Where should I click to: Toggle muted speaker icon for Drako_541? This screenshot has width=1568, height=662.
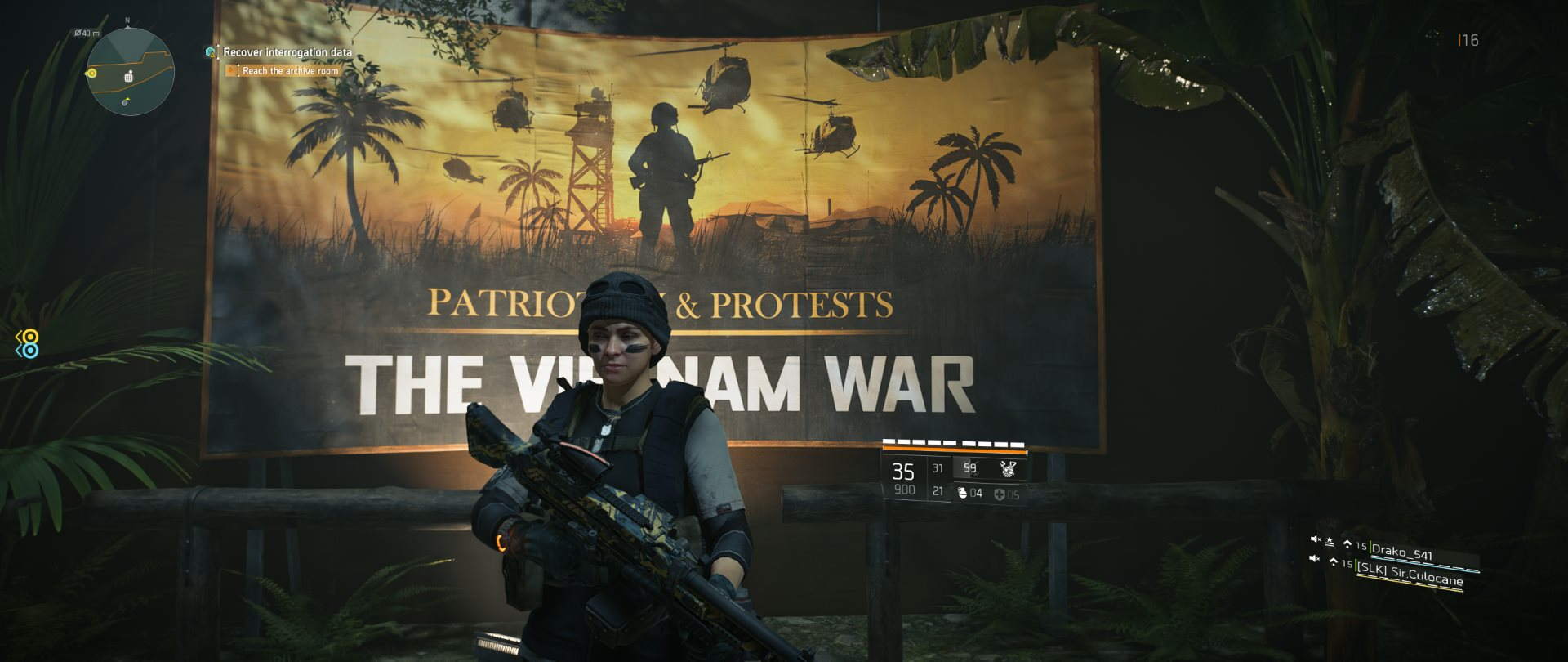coord(1315,539)
